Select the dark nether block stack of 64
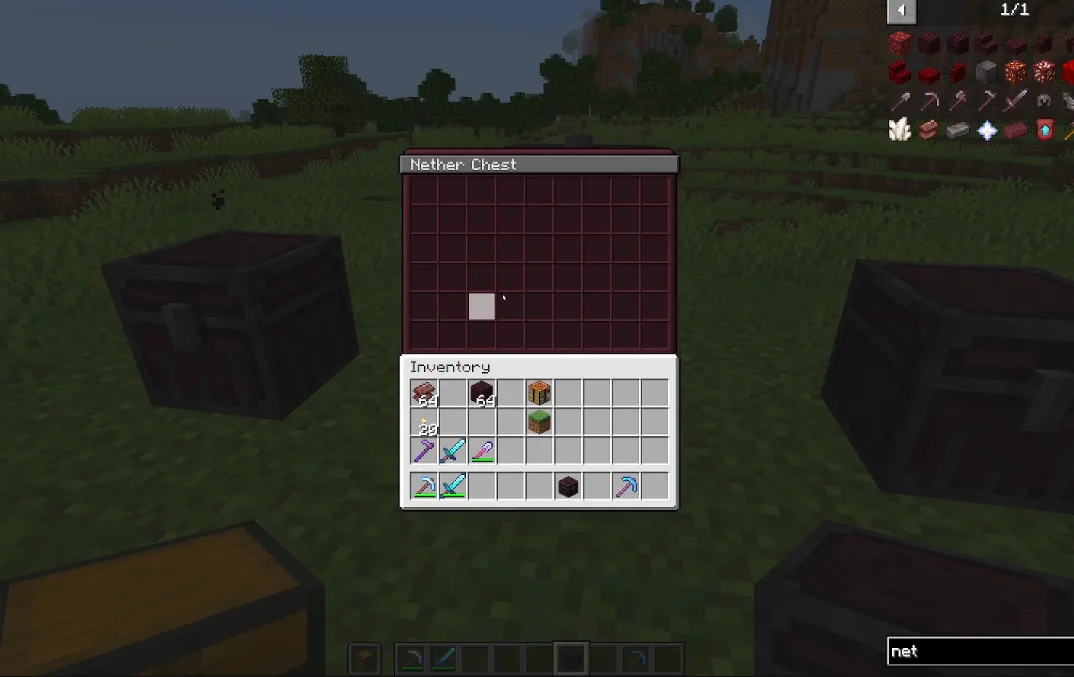The height and width of the screenshot is (677, 1074). [x=482, y=394]
